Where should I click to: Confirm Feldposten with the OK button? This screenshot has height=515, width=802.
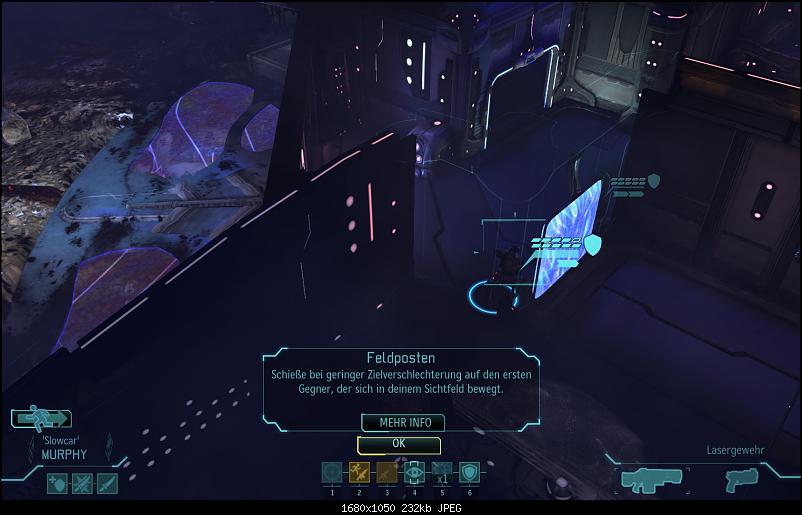point(399,444)
